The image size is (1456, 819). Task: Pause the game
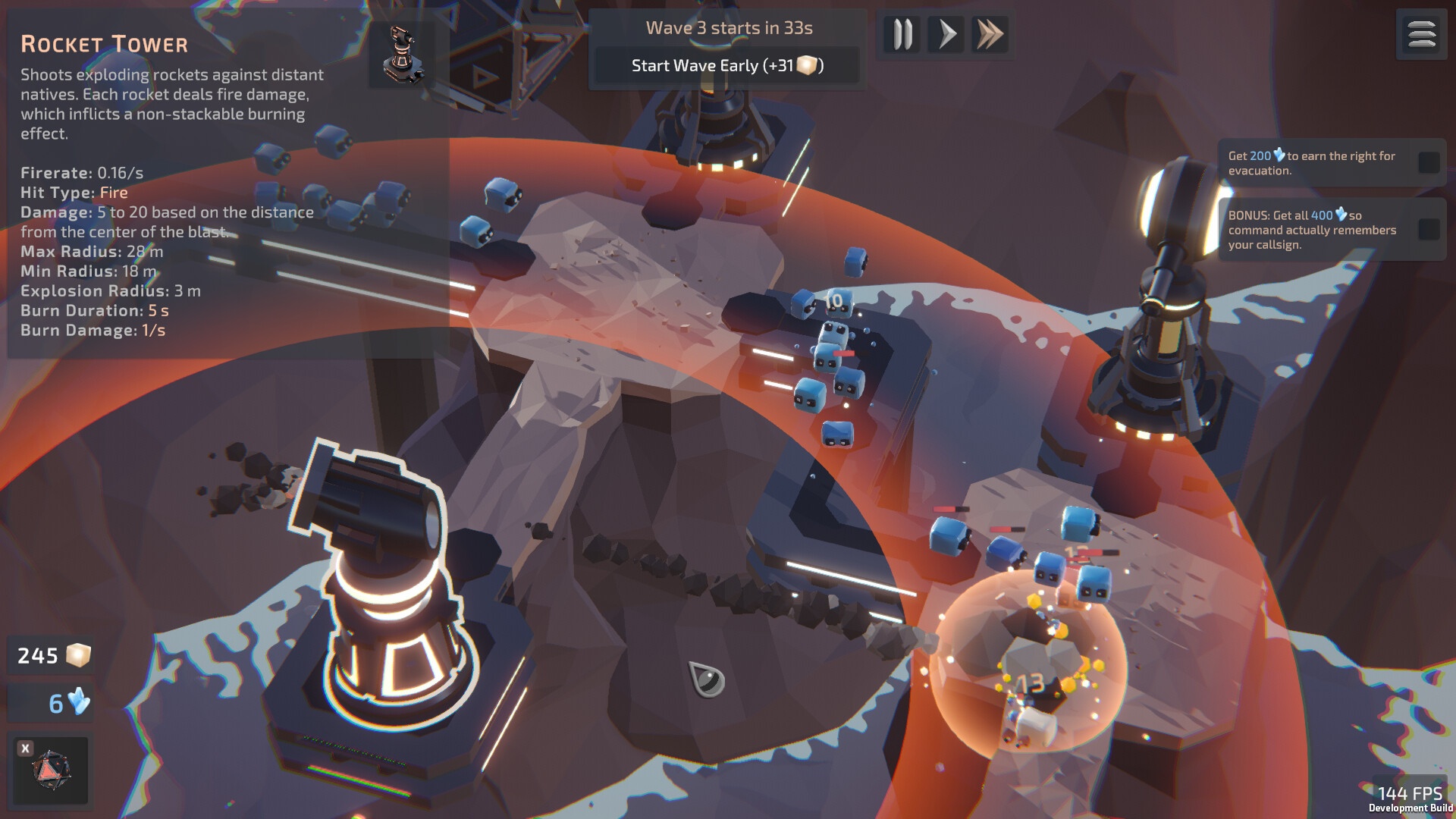tap(902, 35)
